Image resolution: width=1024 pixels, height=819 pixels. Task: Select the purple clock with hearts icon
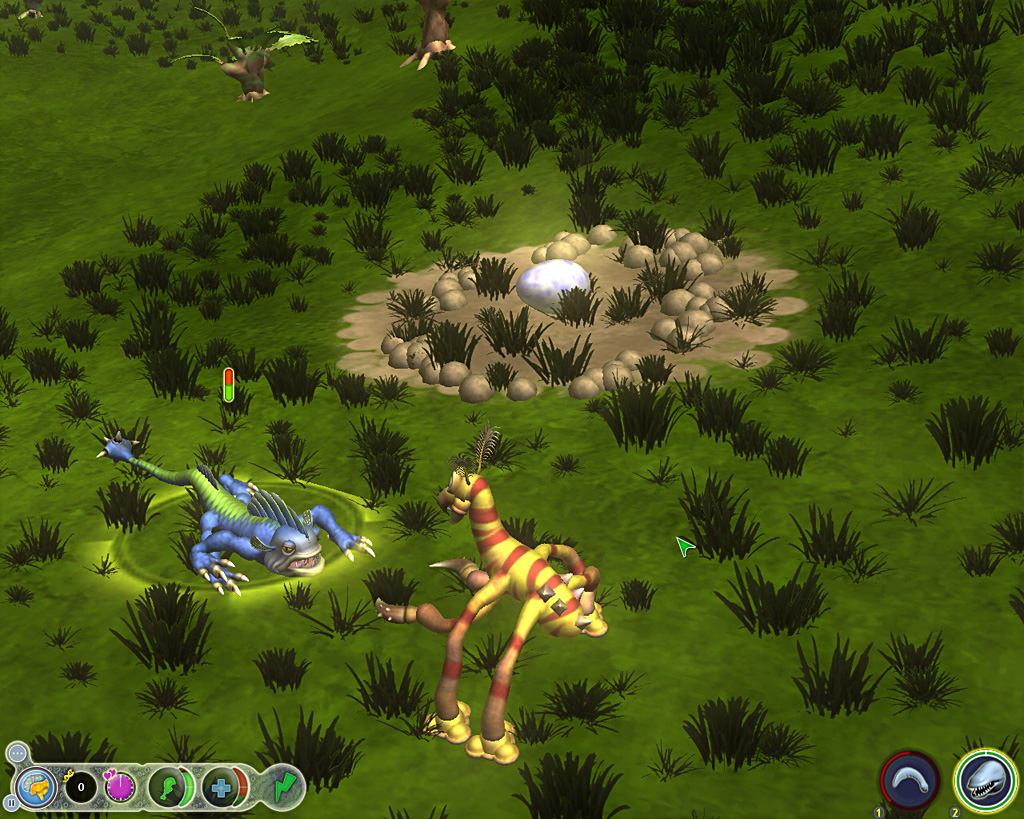pos(120,788)
